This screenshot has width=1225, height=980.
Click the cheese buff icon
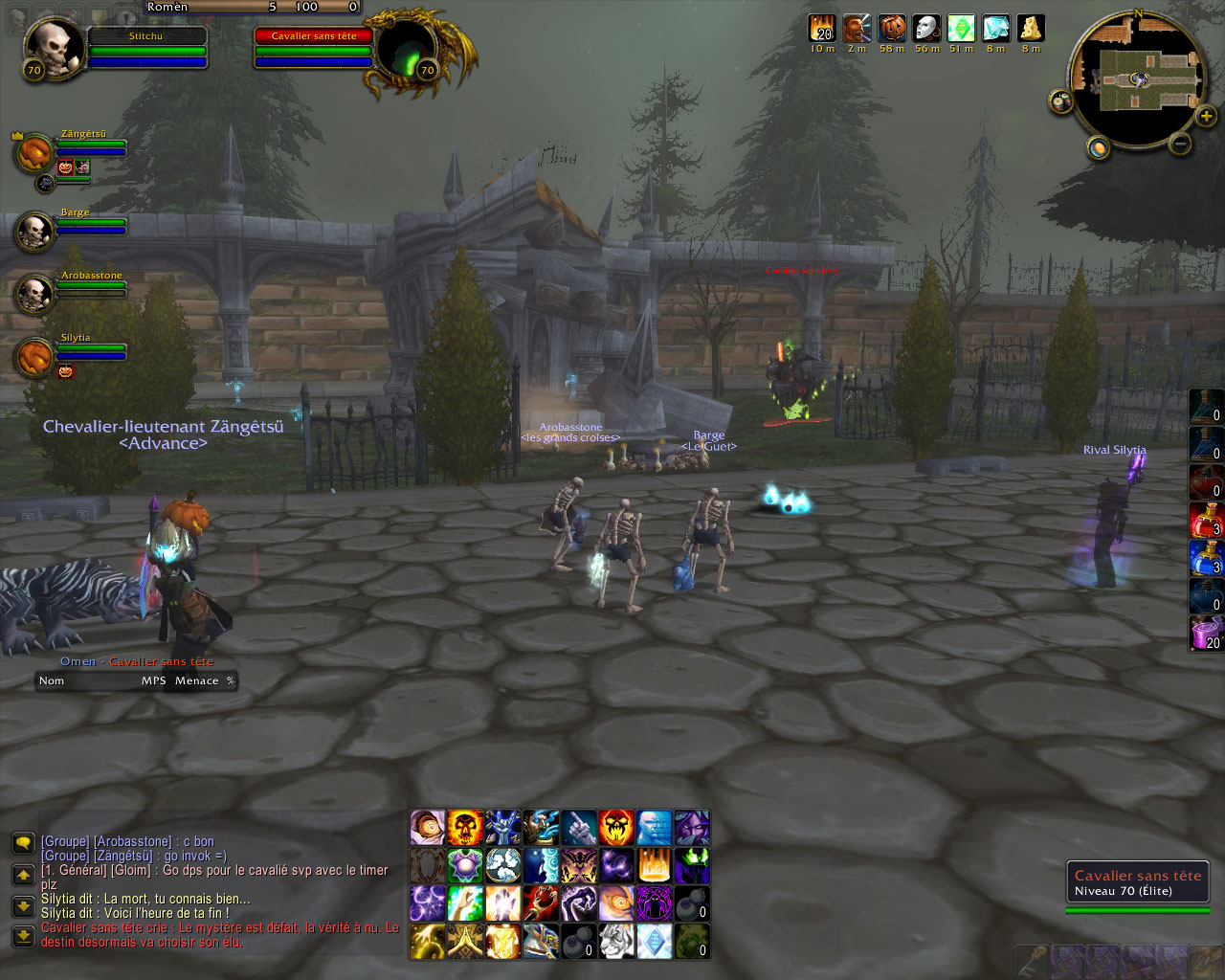1031,29
